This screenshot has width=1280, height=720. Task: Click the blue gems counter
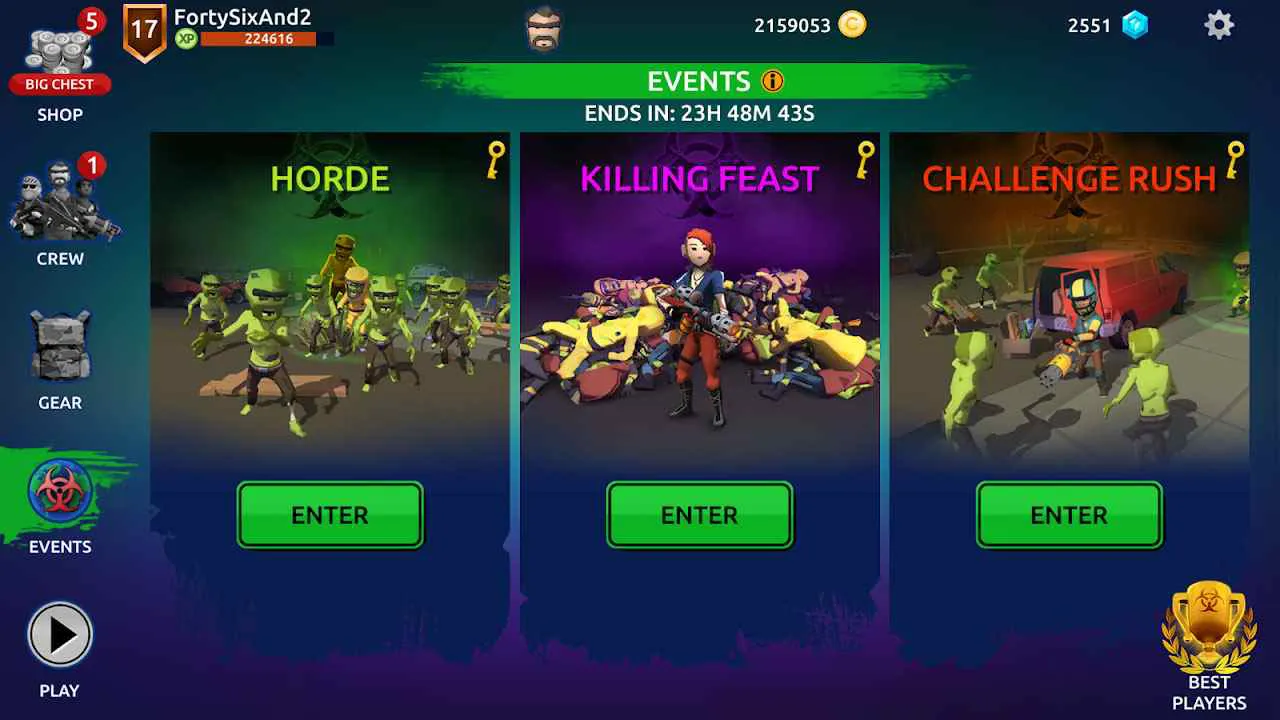click(x=1090, y=25)
